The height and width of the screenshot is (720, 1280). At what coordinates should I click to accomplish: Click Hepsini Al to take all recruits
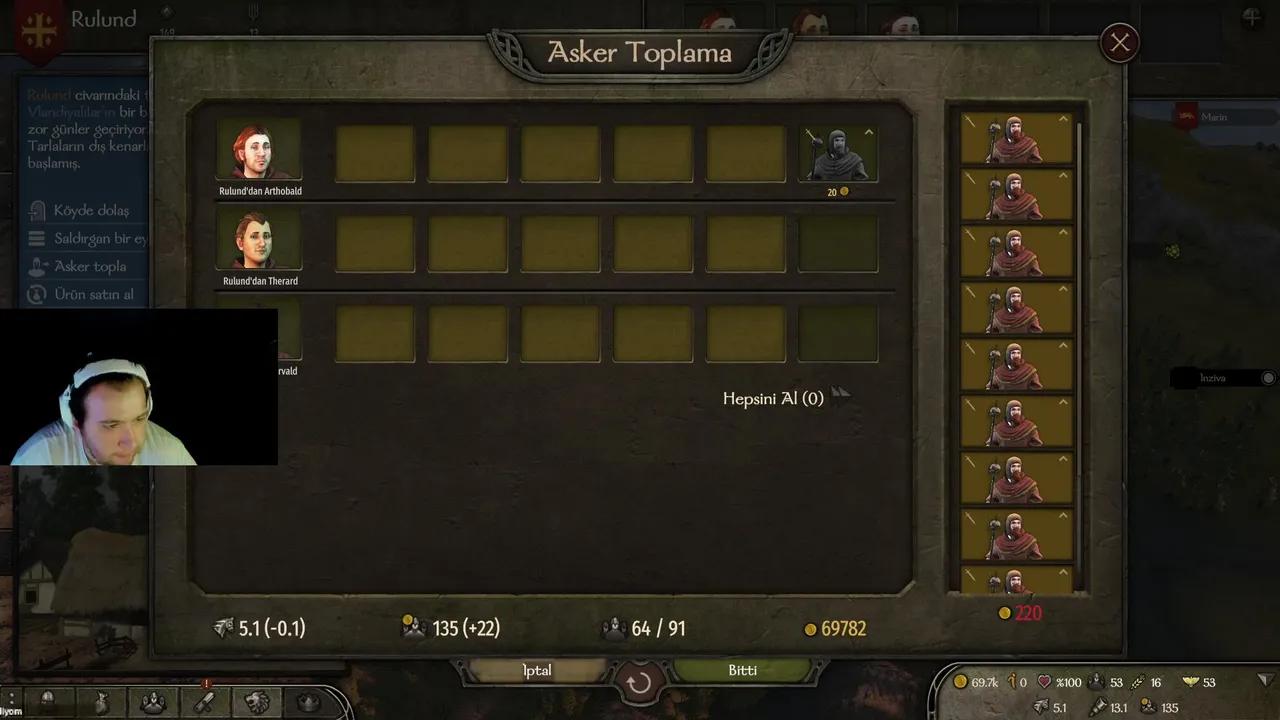coord(773,397)
